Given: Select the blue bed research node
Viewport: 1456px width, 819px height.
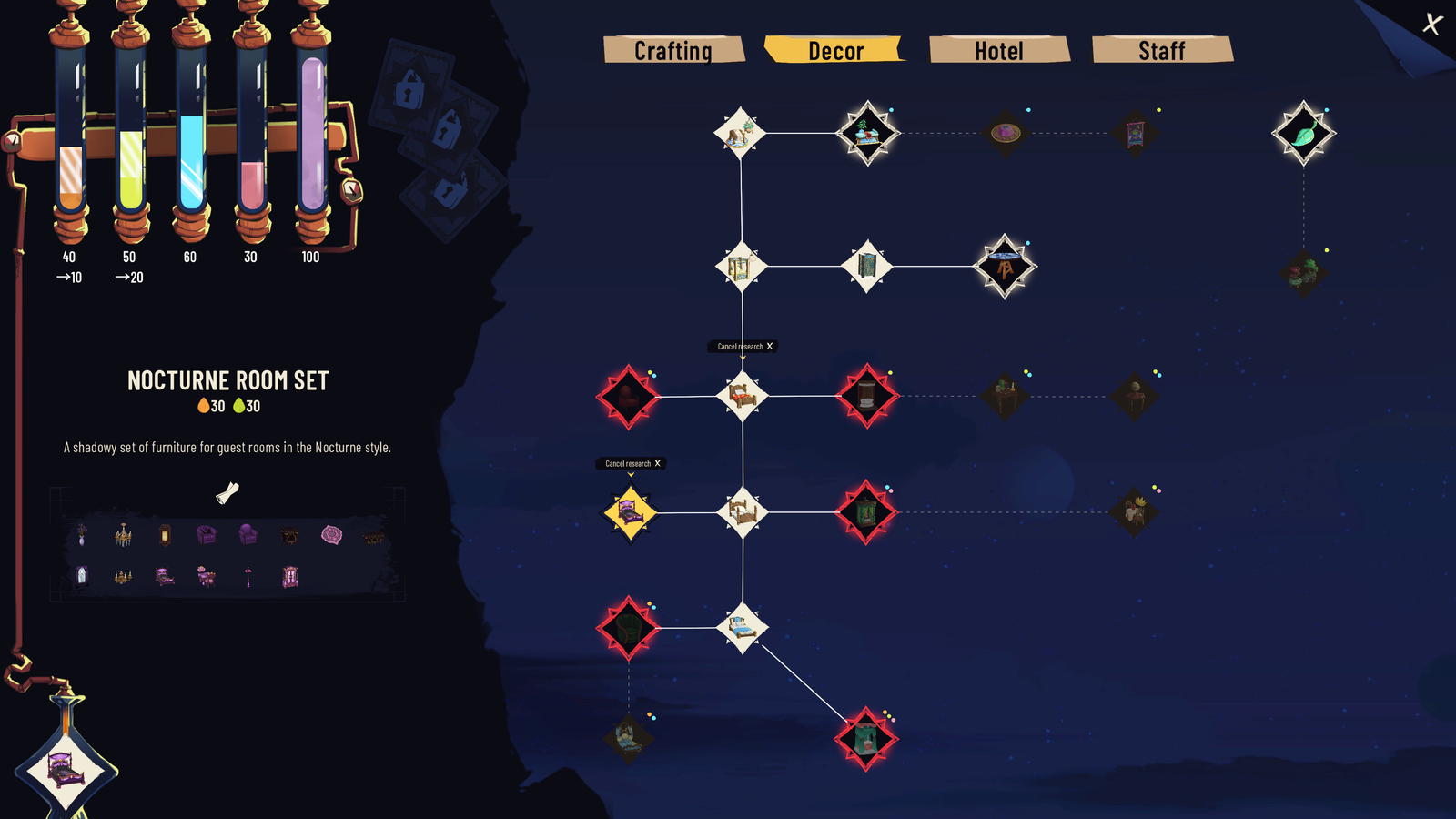Looking at the screenshot, I should [x=743, y=626].
